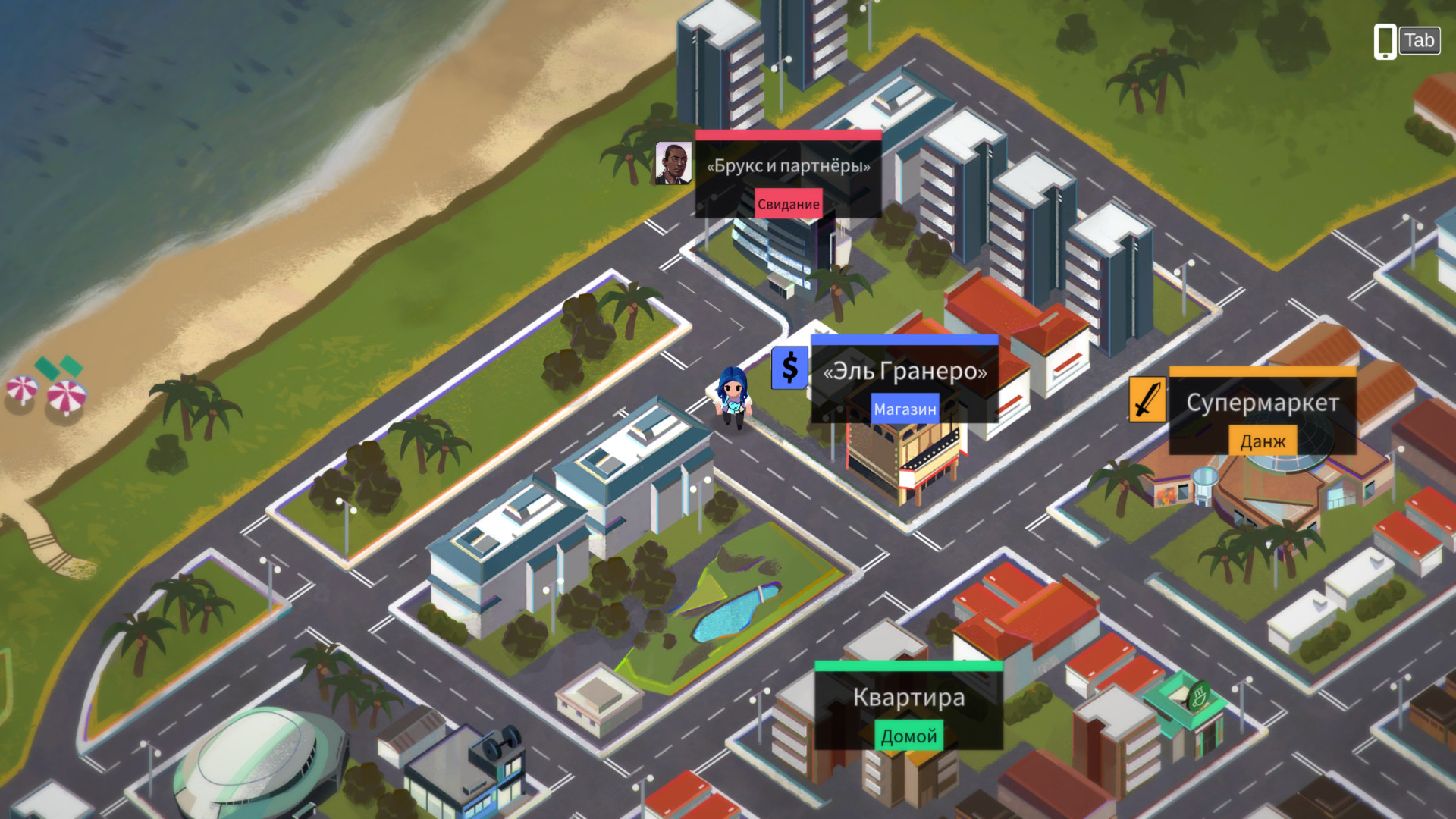Open the phone icon in the corner
1456x819 pixels.
point(1385,41)
